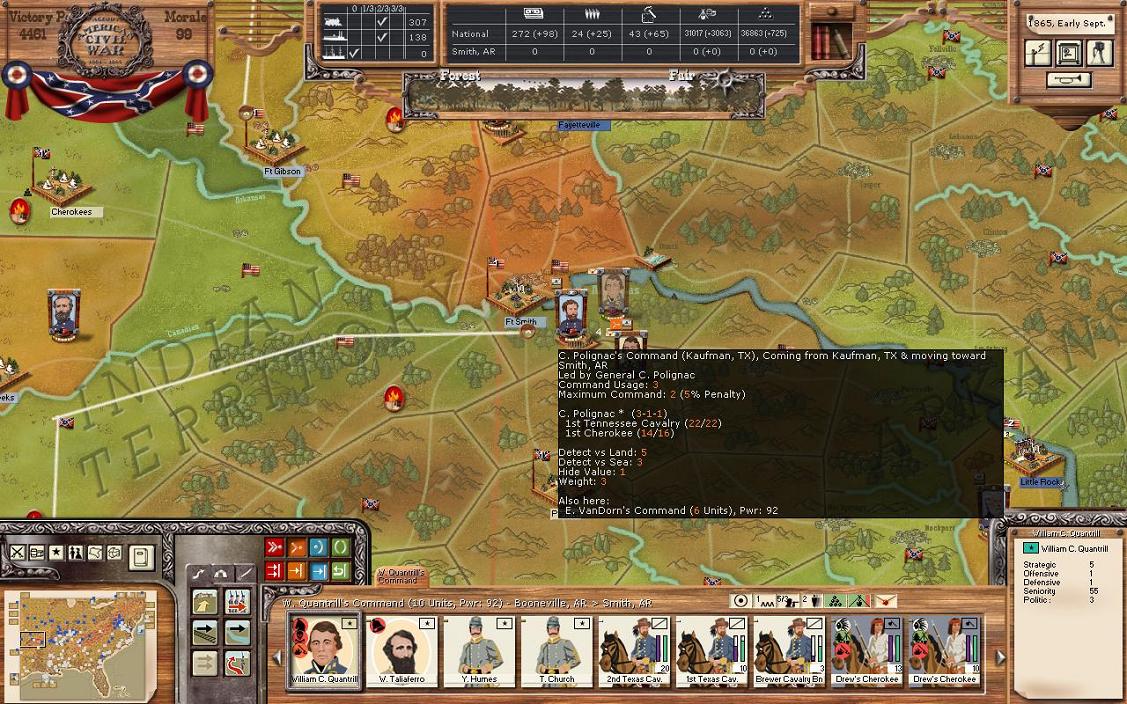1127x704 pixels.
Task: Select the William C. Quantrill leader card
Action: point(323,648)
